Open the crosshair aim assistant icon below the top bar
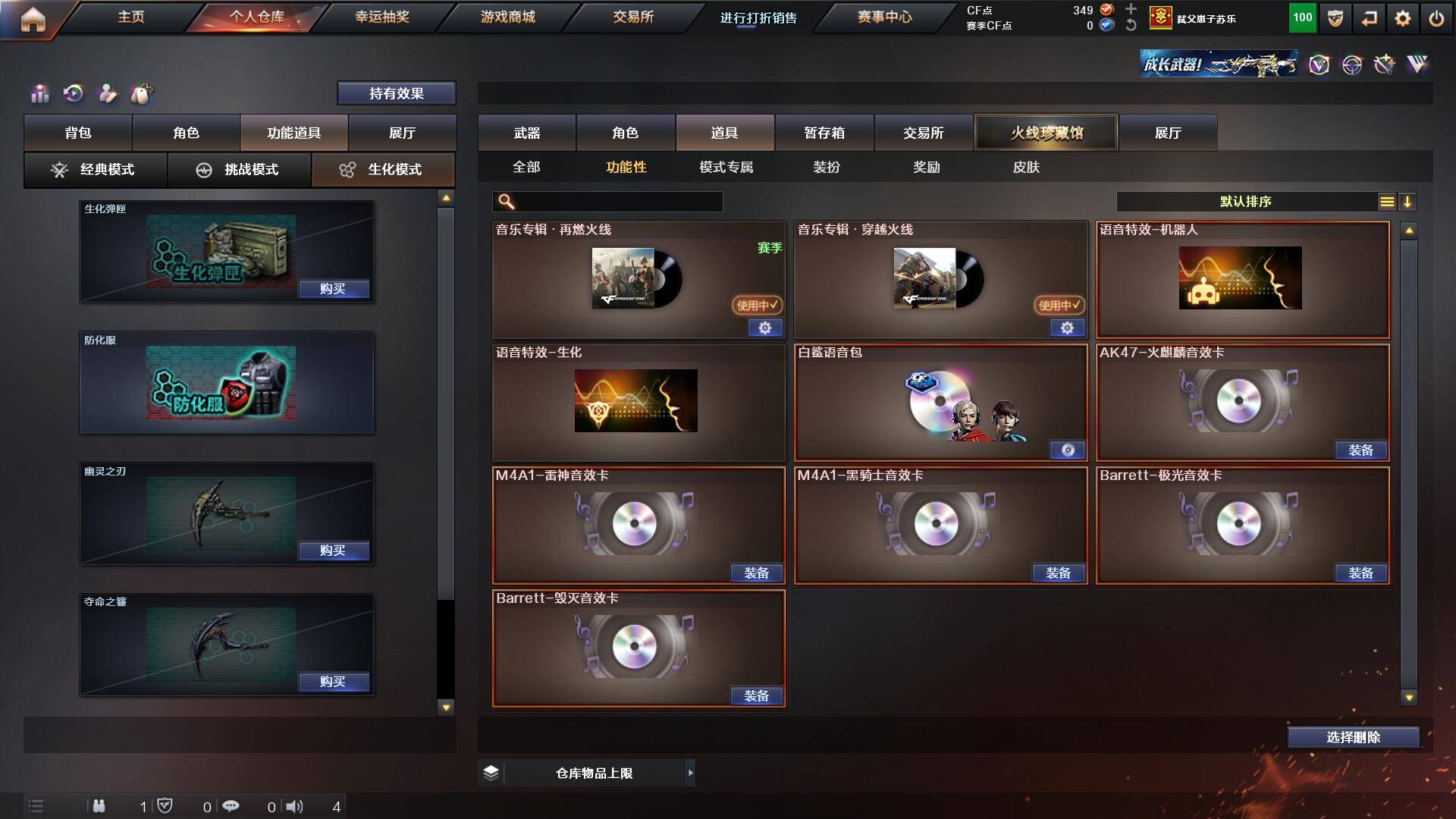This screenshot has width=1456, height=819. (x=1351, y=65)
